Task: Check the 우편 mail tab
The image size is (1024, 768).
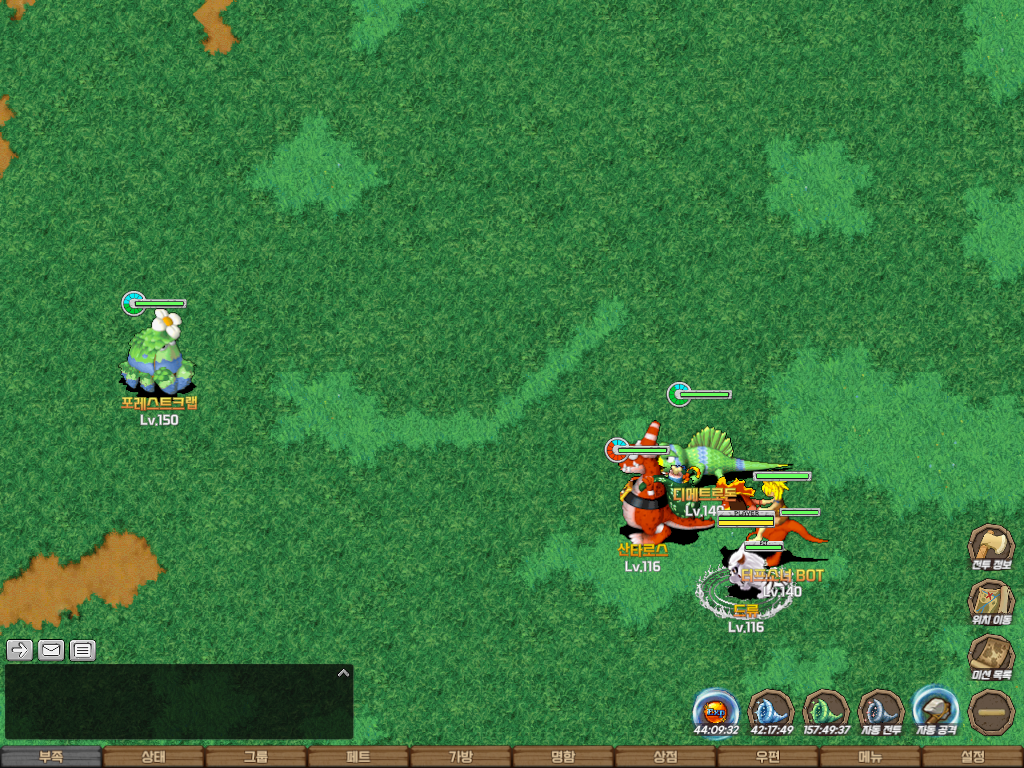Action: click(767, 757)
